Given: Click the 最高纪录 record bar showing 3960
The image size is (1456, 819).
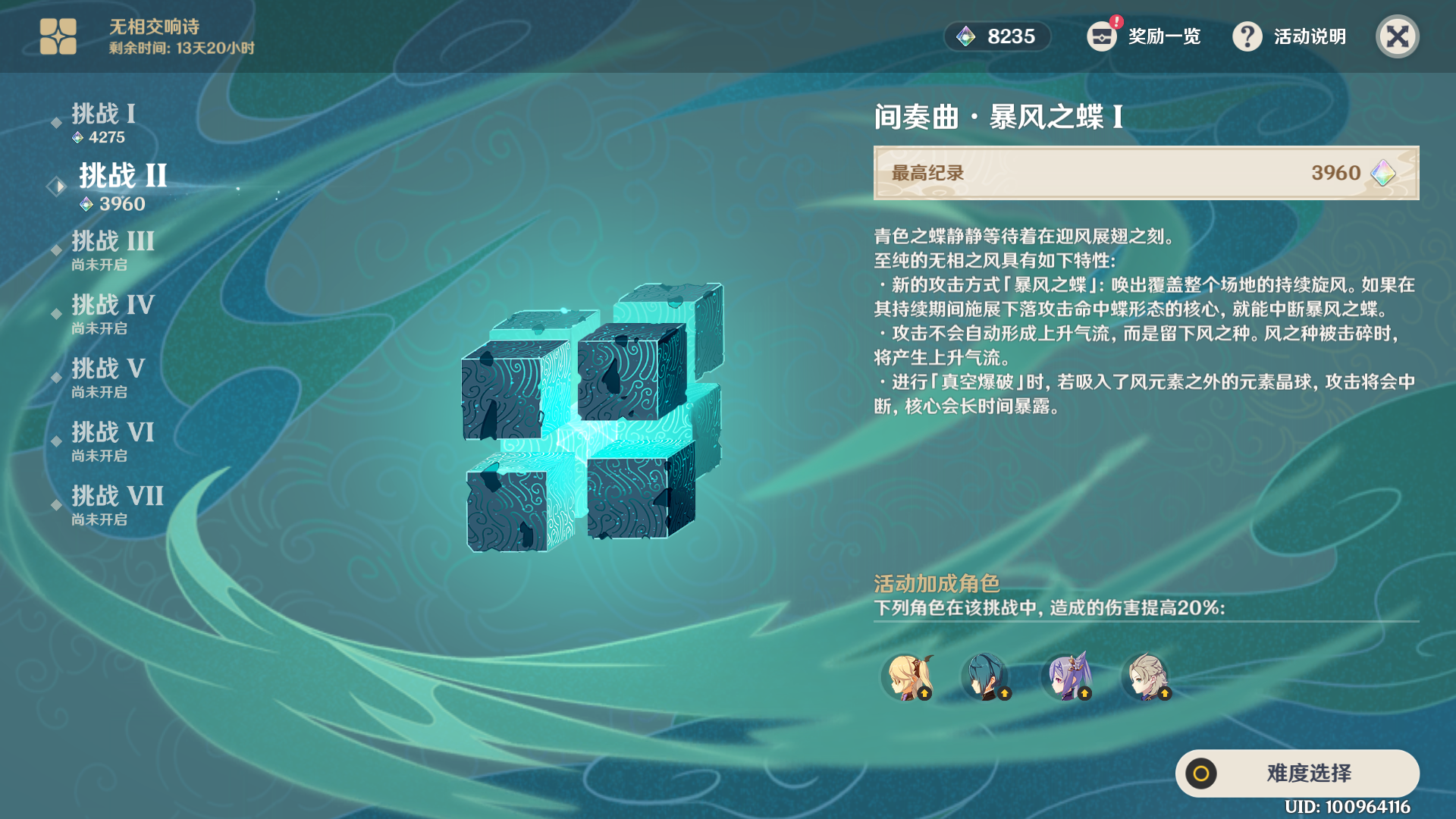Looking at the screenshot, I should (x=1145, y=173).
